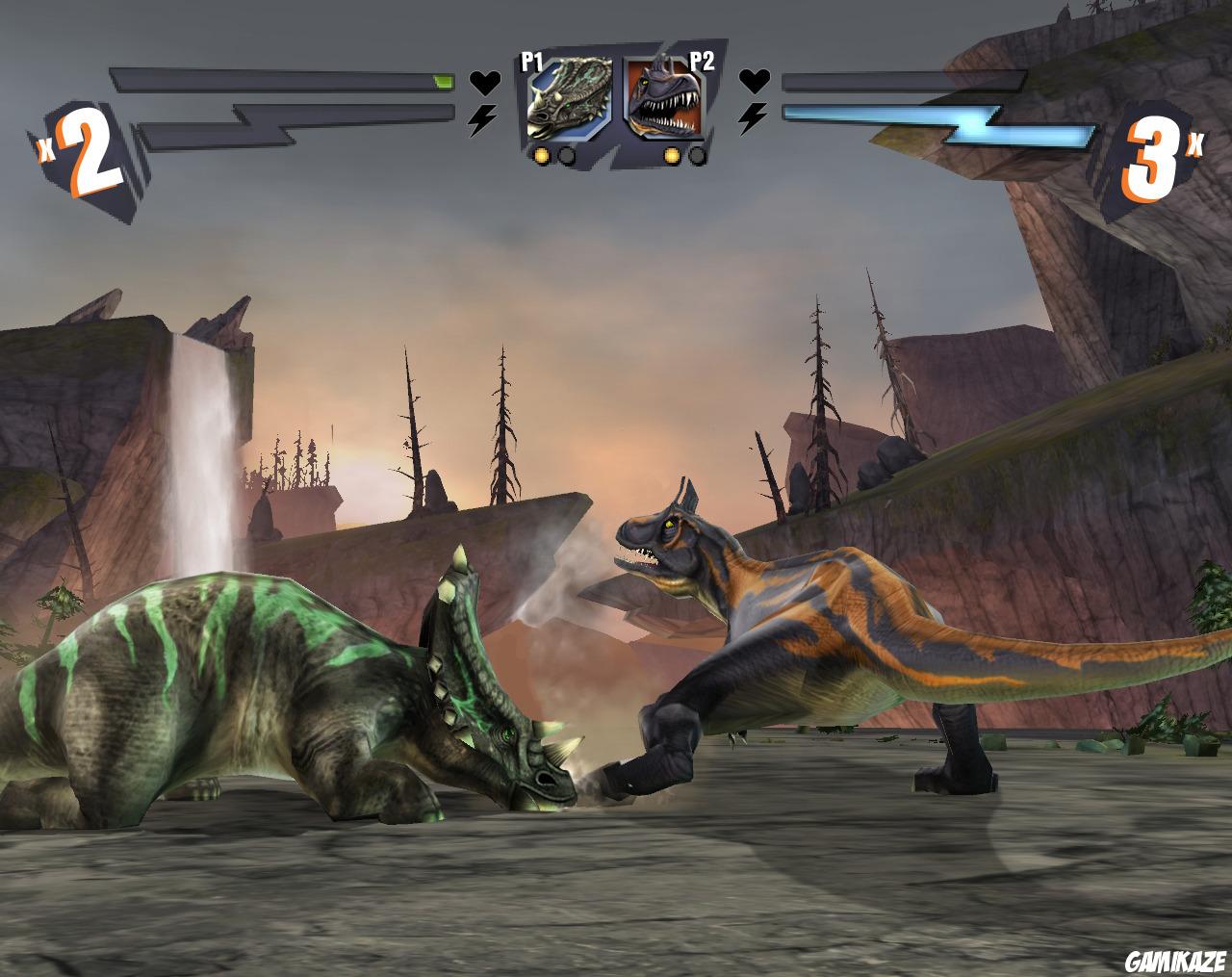Toggle the yellow round-win token under P1 portrait
Viewport: 1232px width, 977px height.
point(542,155)
